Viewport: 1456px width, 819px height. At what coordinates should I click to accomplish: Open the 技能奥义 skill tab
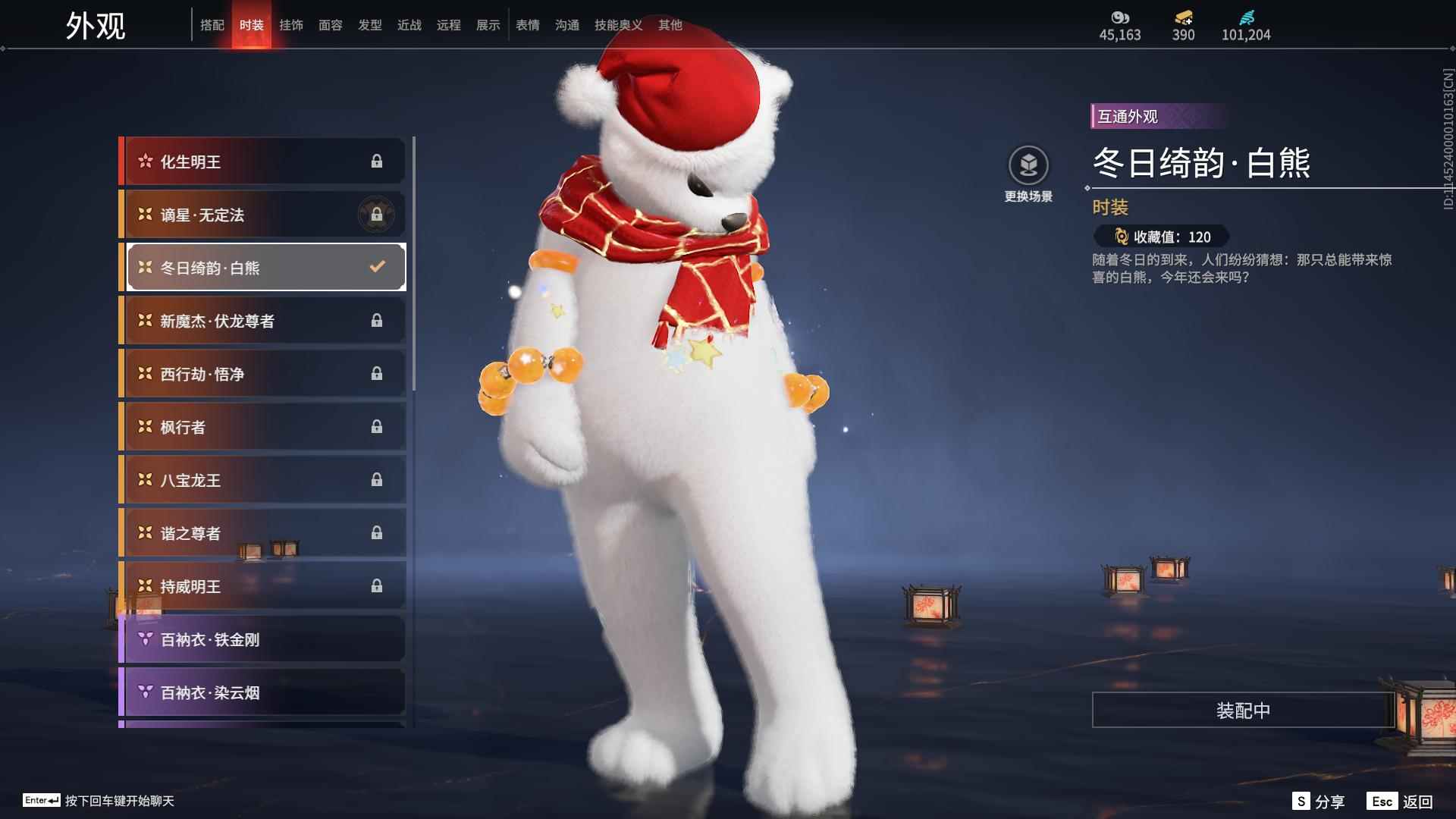[618, 25]
